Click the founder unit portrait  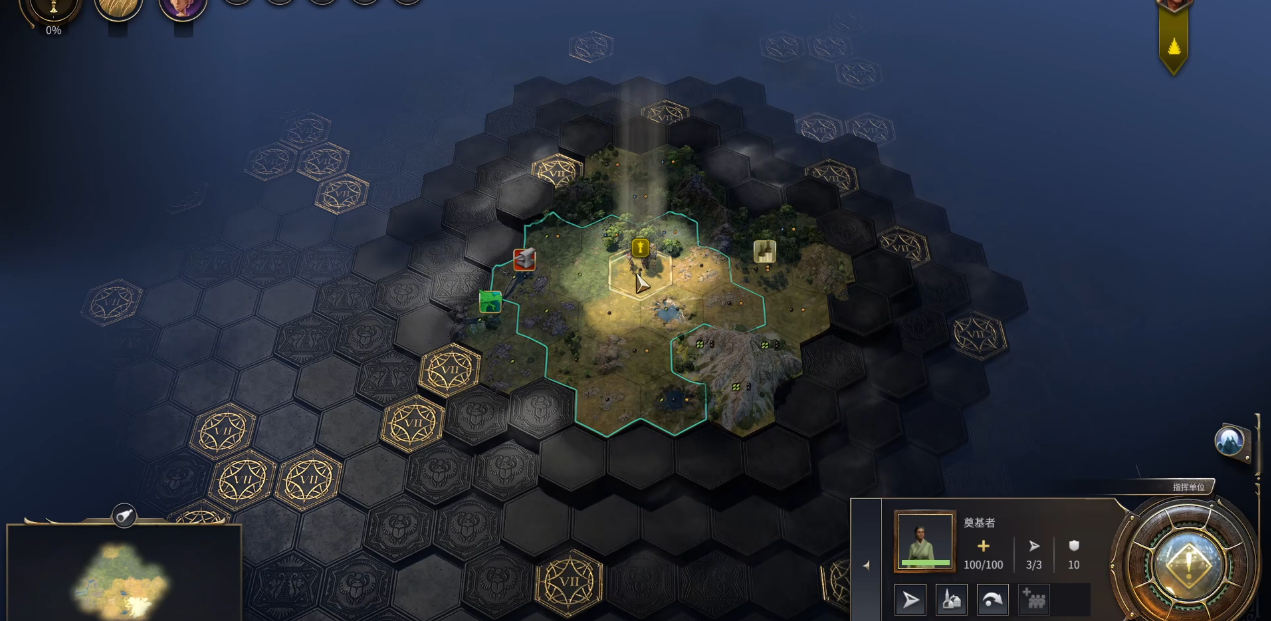pyautogui.click(x=925, y=541)
